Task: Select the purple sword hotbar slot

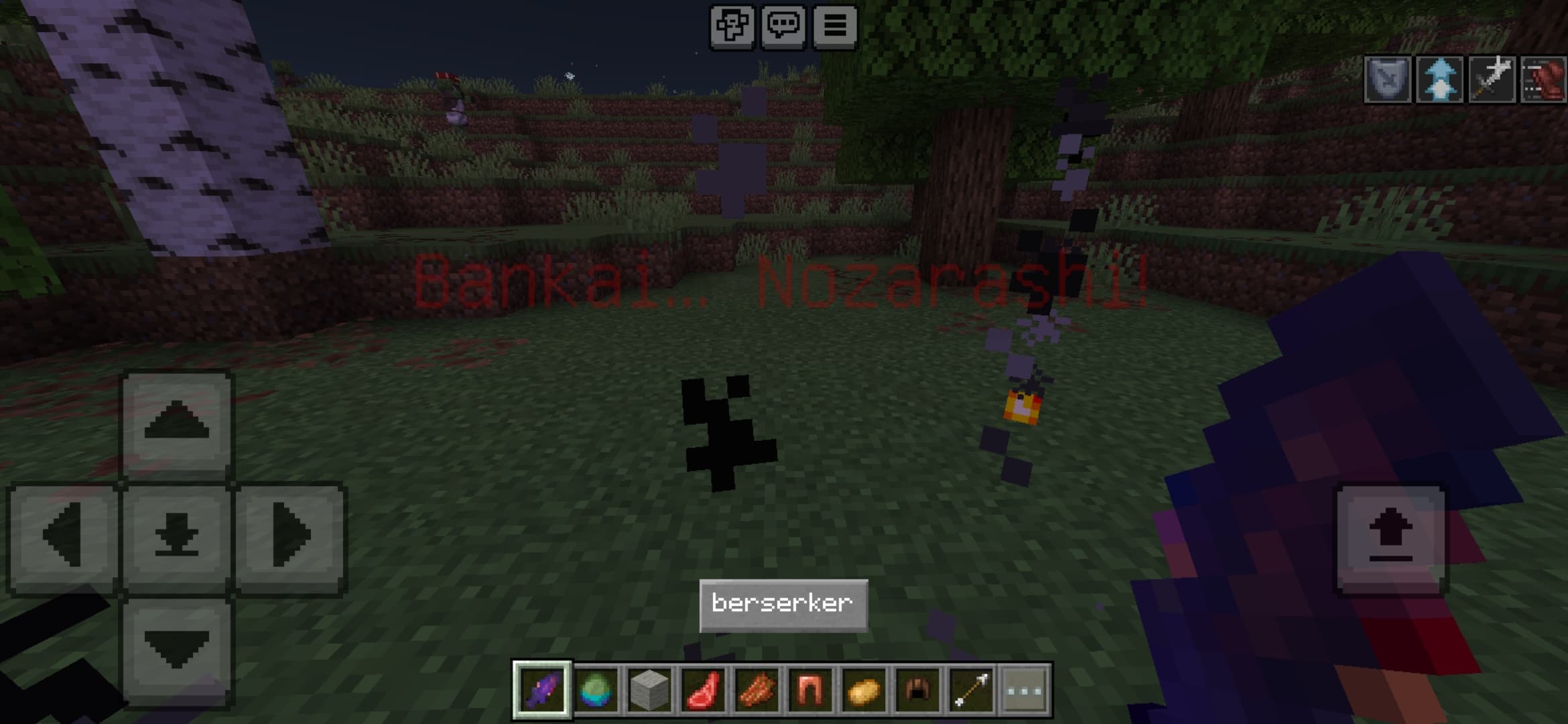Action: pyautogui.click(x=542, y=690)
